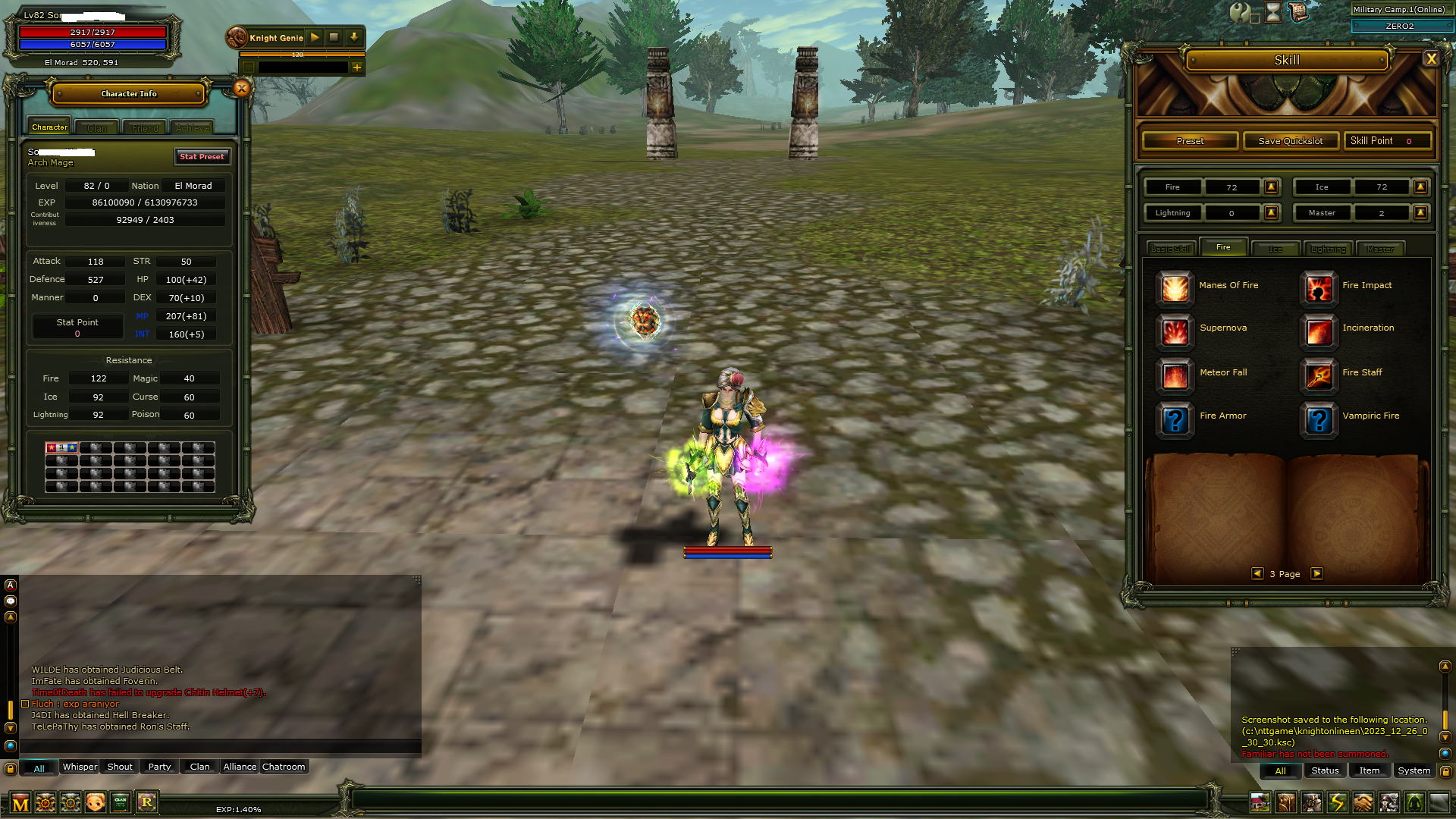The image size is (1456, 819).
Task: Select the Supernova skill icon
Action: pos(1175,332)
